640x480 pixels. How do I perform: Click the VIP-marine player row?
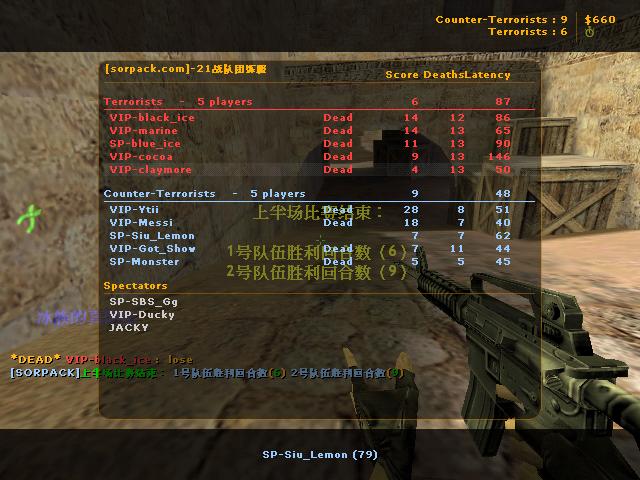pyautogui.click(x=144, y=131)
